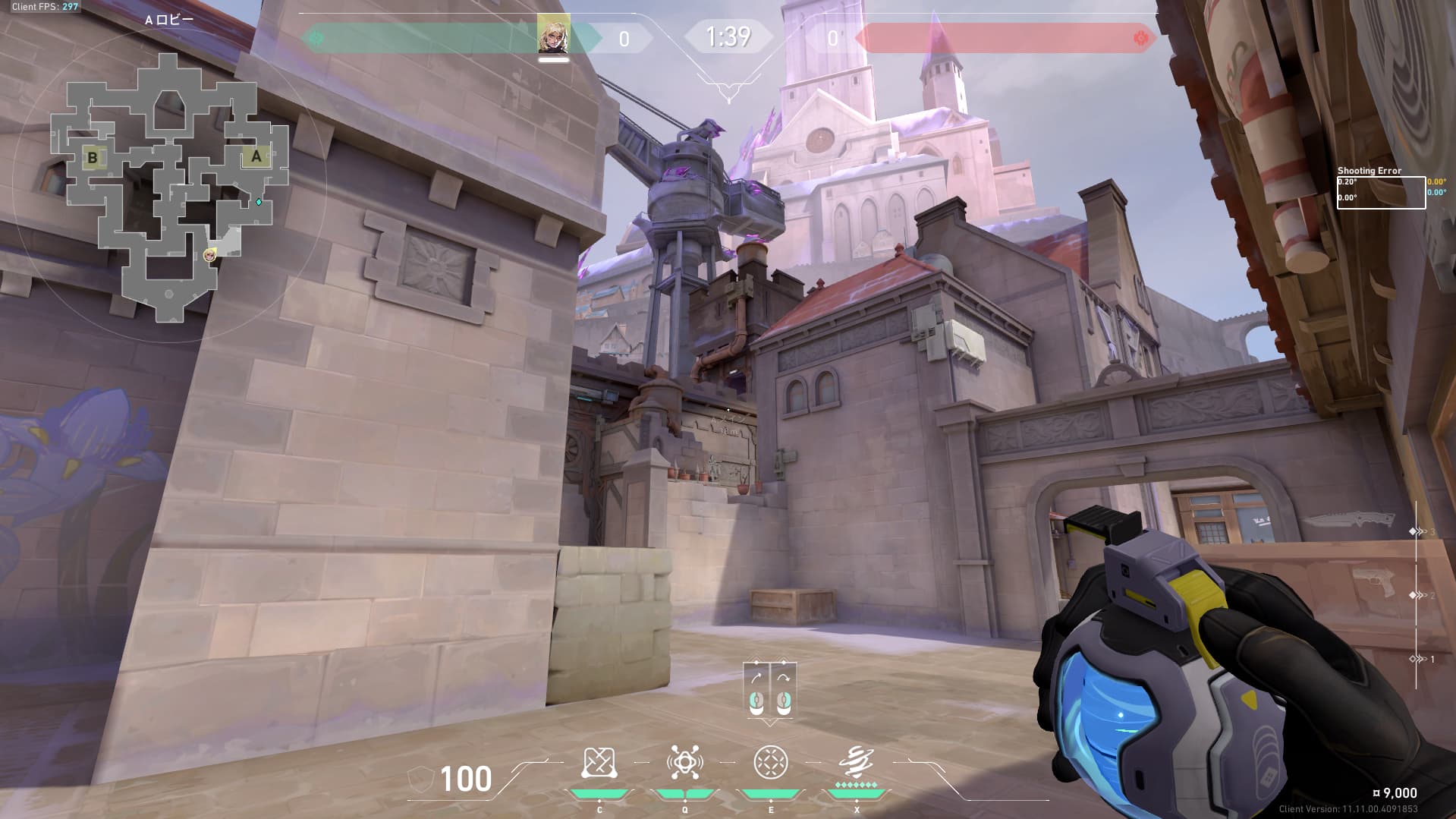Choose the Barrier Mesh ability icon
The image size is (1456, 819).
point(771,763)
